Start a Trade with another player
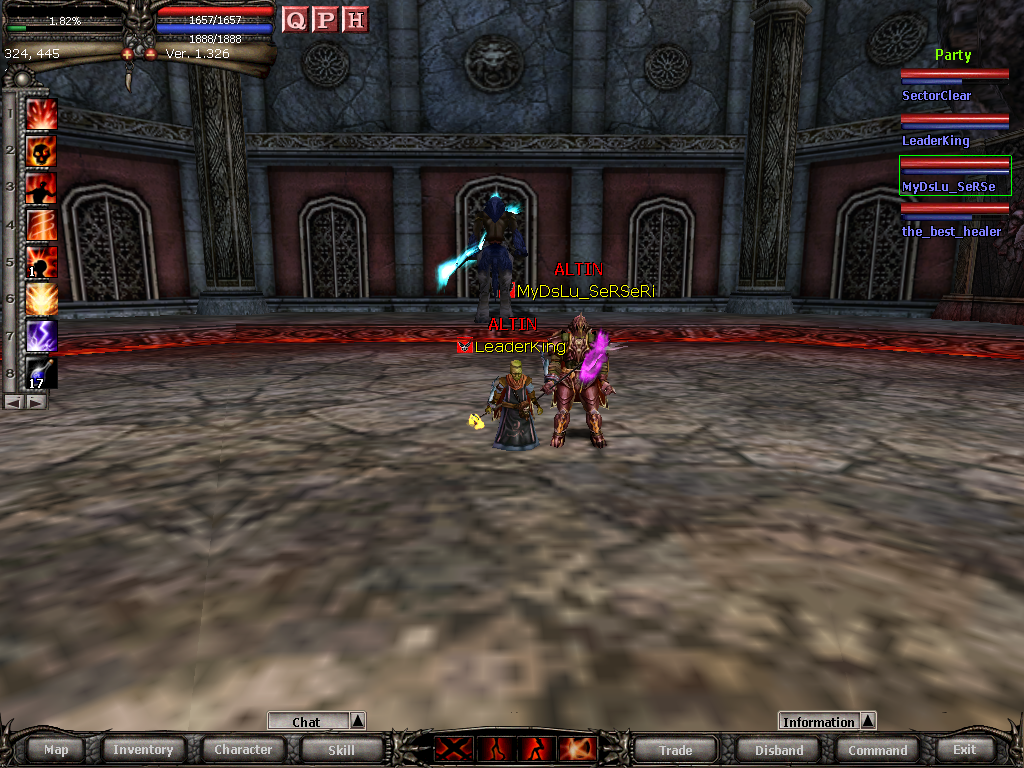 675,749
